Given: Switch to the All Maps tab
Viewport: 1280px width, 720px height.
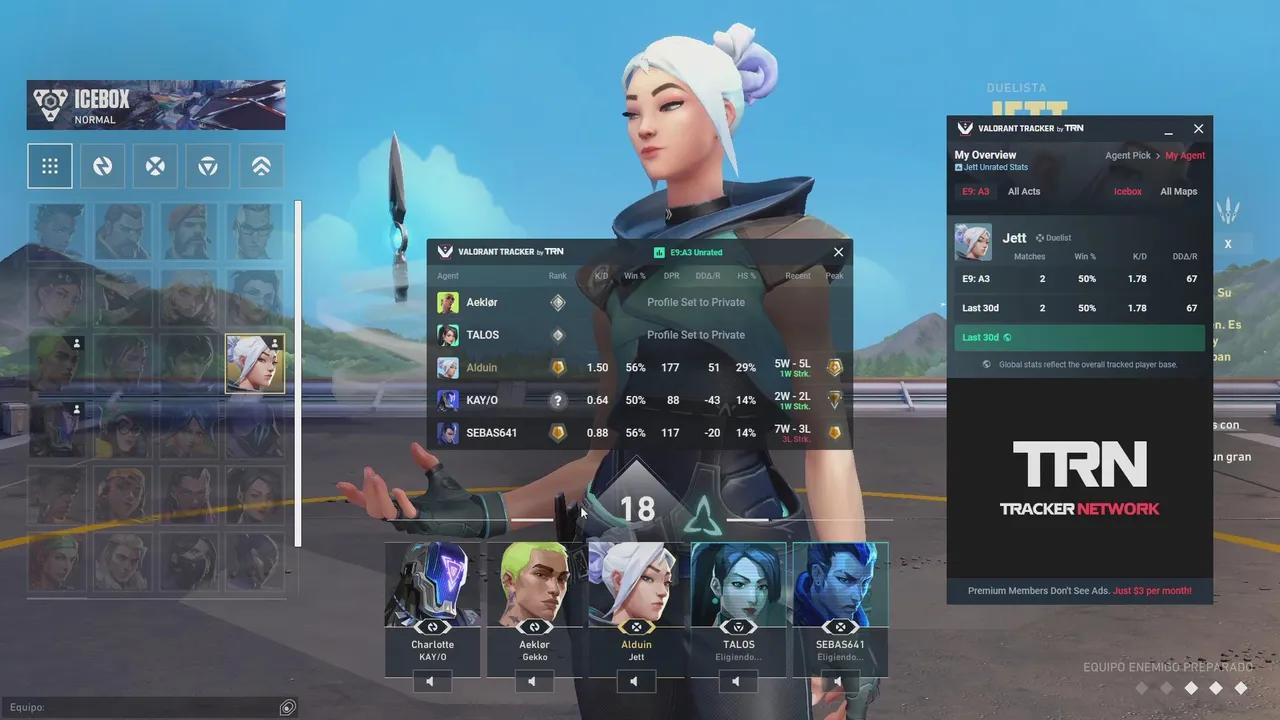Looking at the screenshot, I should [x=1178, y=191].
